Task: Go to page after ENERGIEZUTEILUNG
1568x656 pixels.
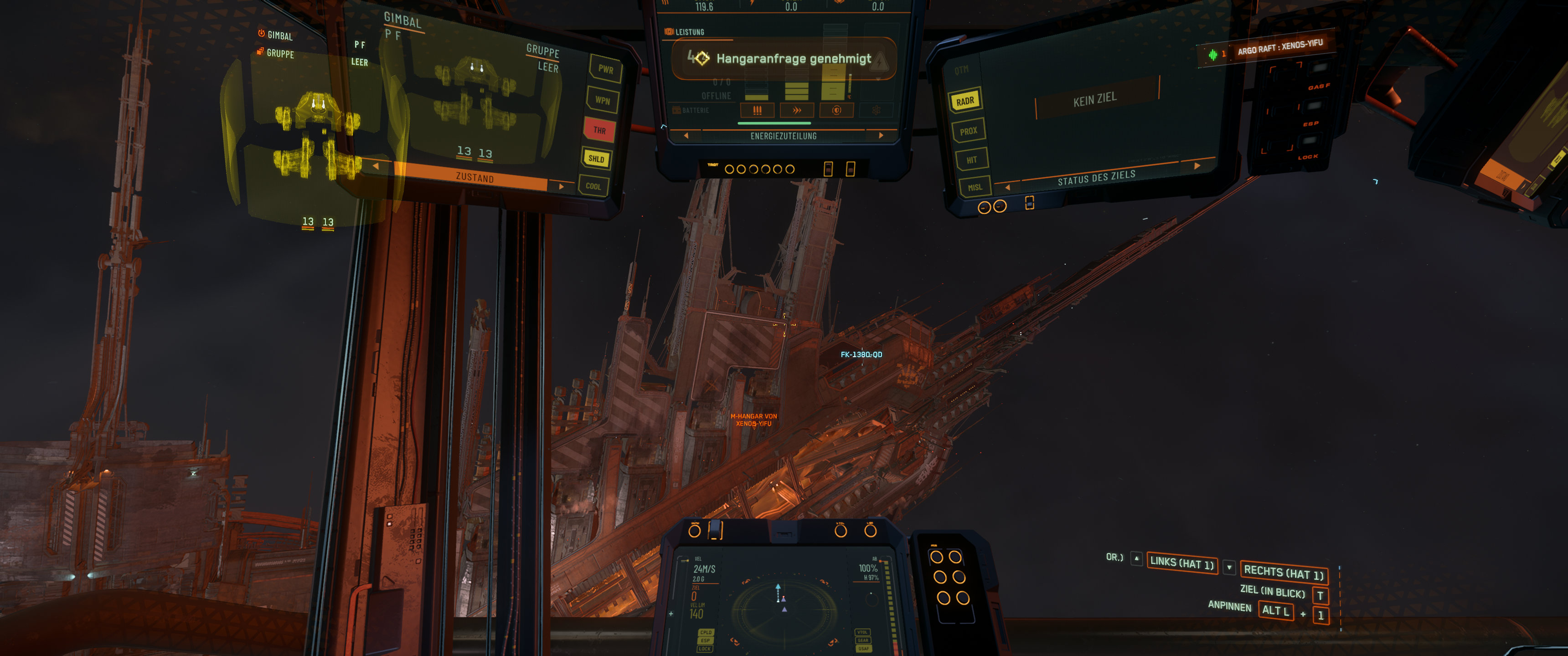Action: pyautogui.click(x=880, y=136)
